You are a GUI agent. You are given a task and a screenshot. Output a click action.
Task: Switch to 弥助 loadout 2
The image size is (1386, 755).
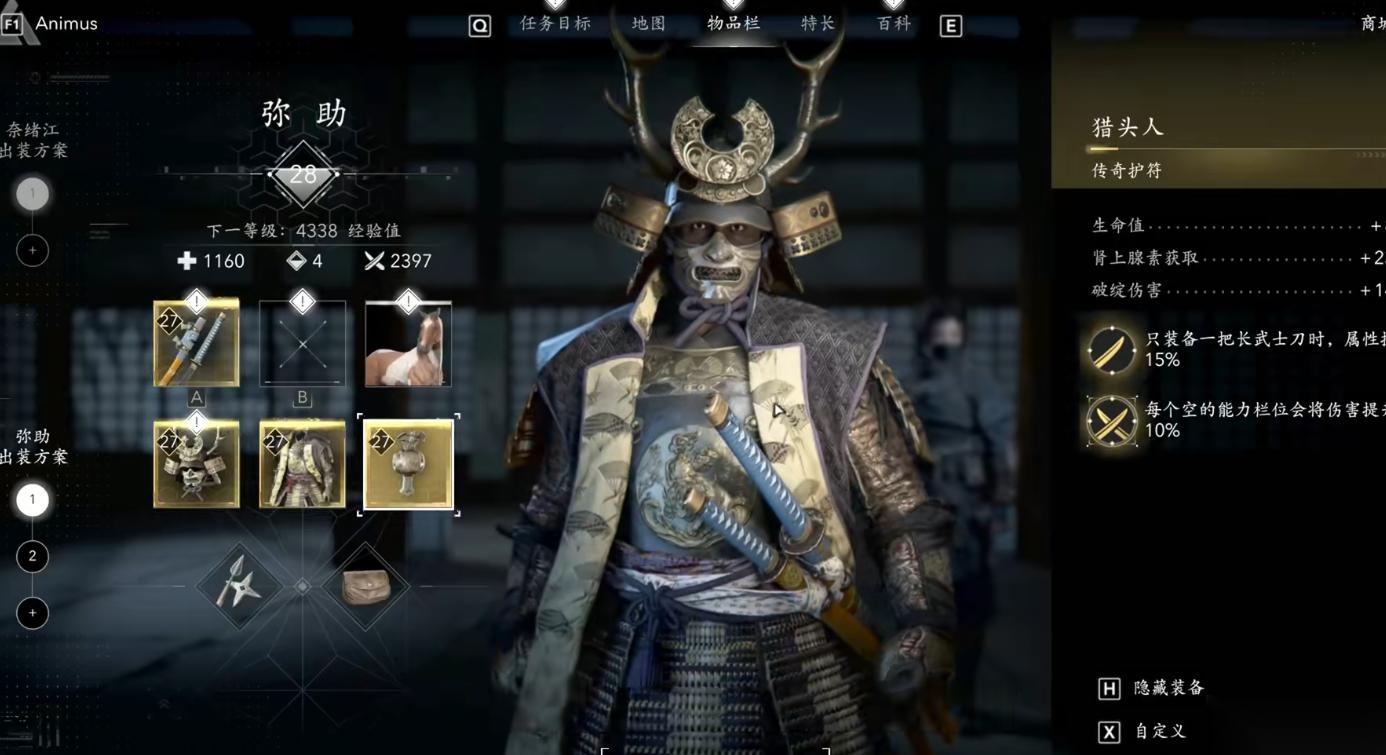32,556
